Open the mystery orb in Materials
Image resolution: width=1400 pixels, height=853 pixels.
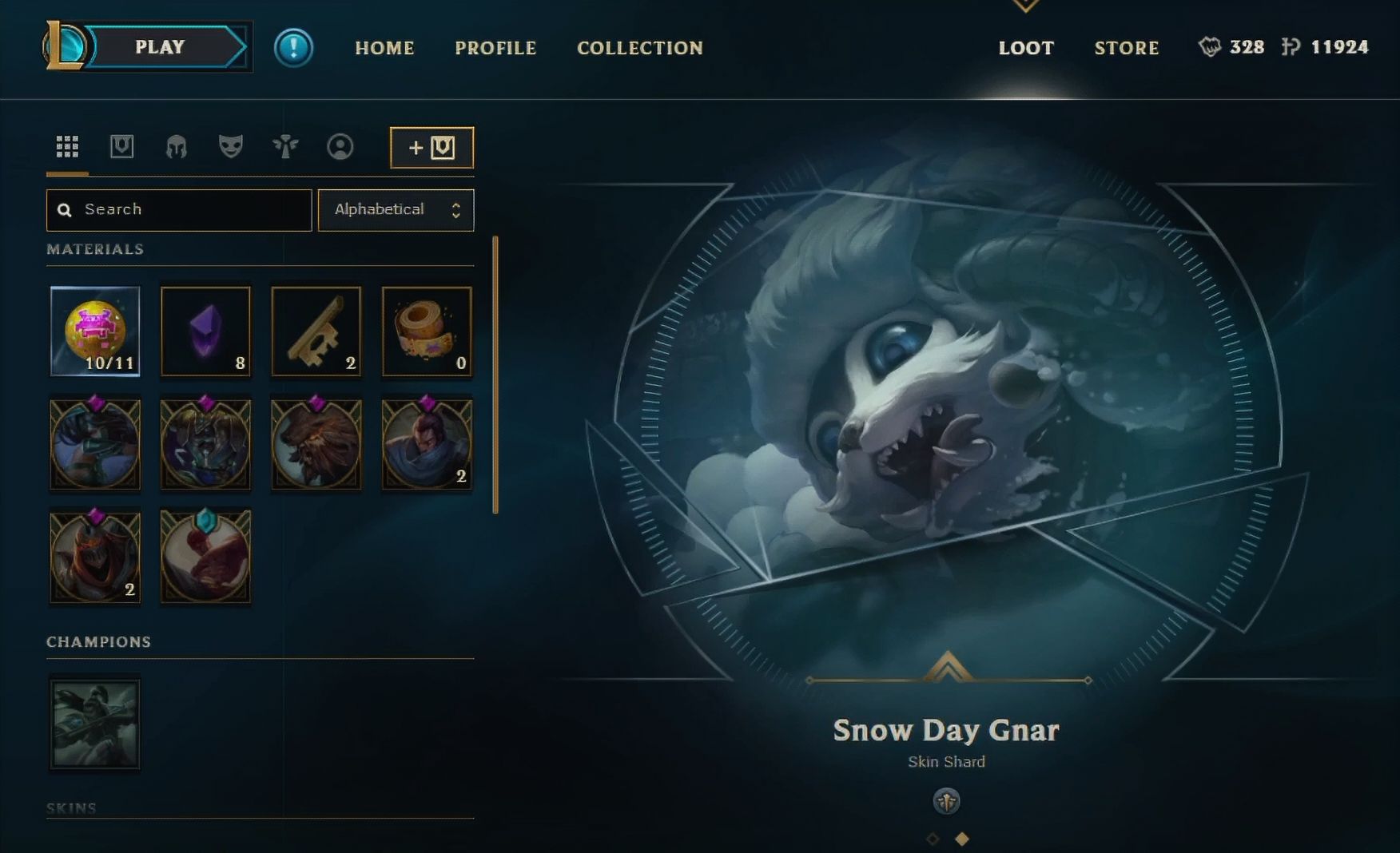[94, 331]
